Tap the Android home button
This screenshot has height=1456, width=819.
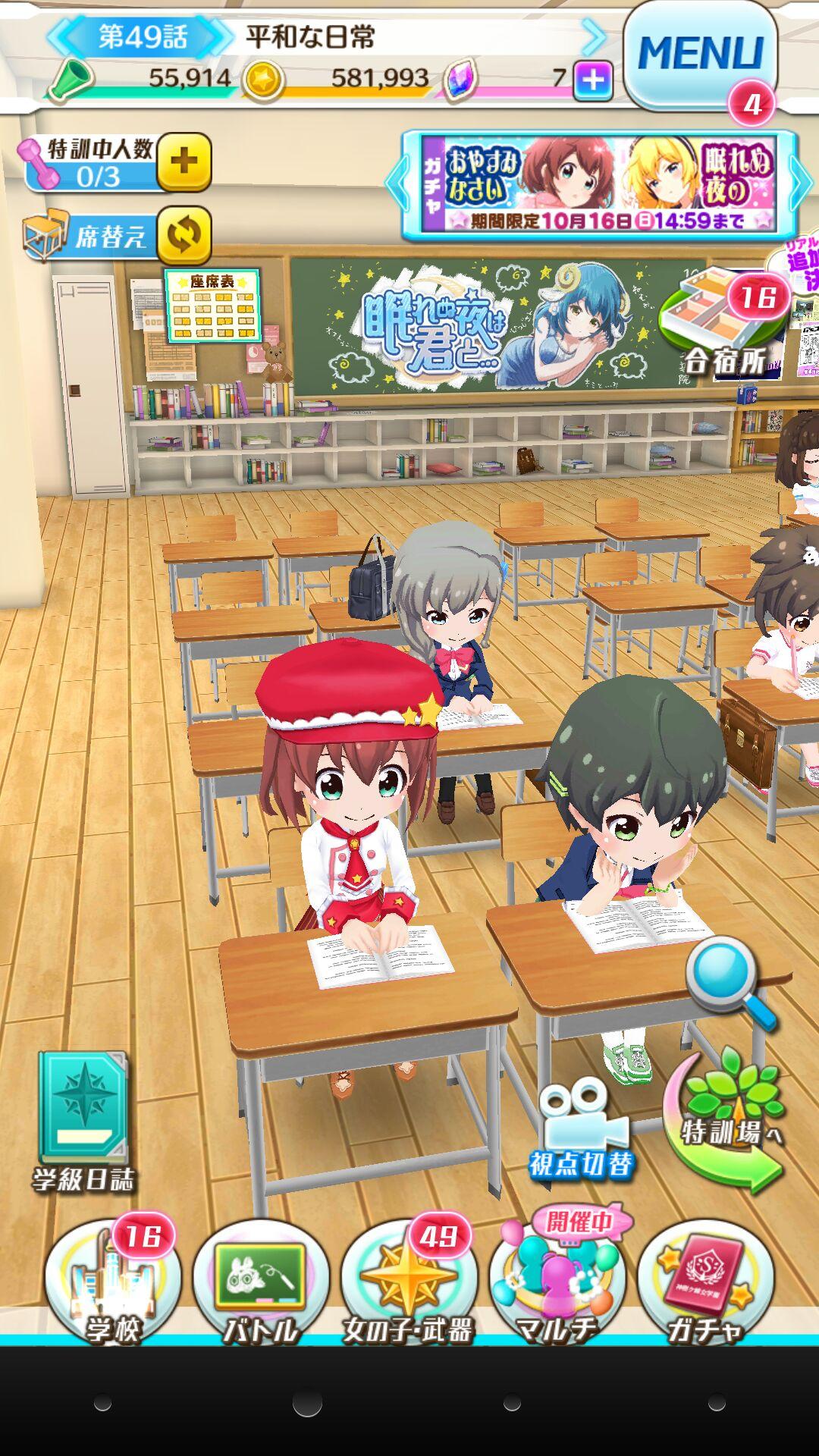click(307, 1404)
